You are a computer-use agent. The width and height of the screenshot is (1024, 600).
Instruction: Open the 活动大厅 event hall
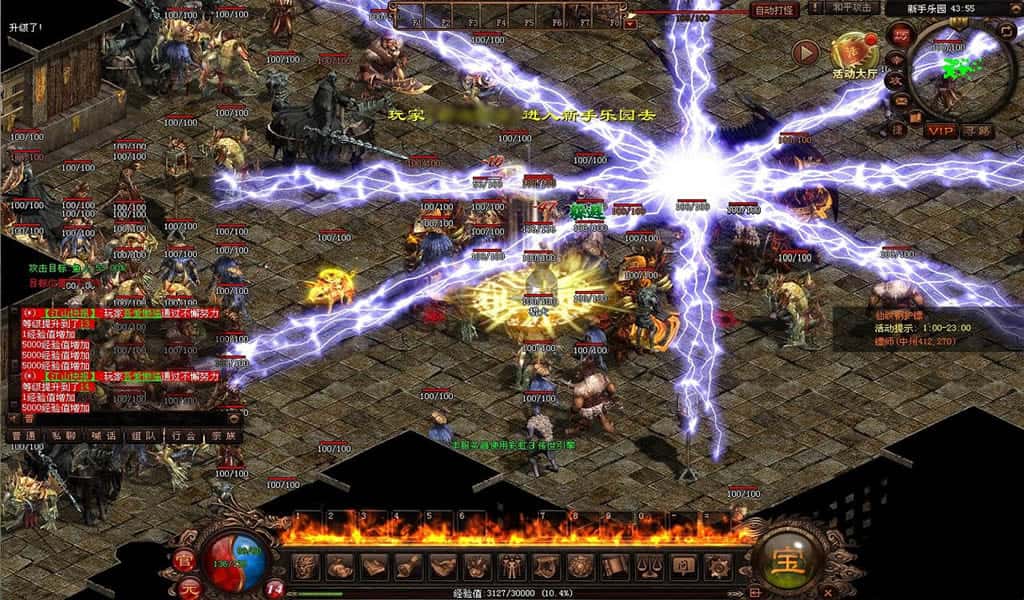coord(853,54)
